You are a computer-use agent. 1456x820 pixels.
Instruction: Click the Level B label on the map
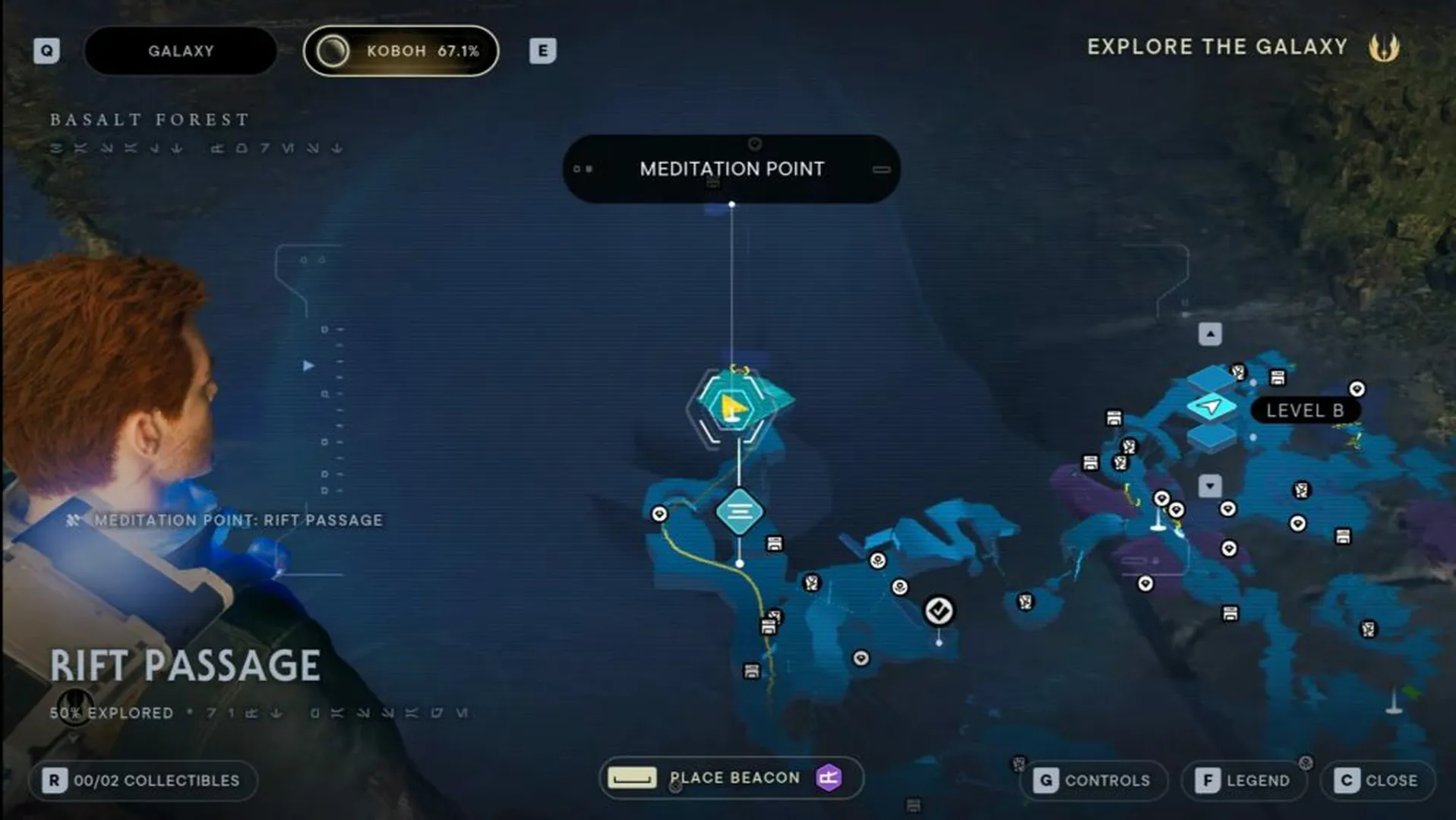pos(1307,410)
